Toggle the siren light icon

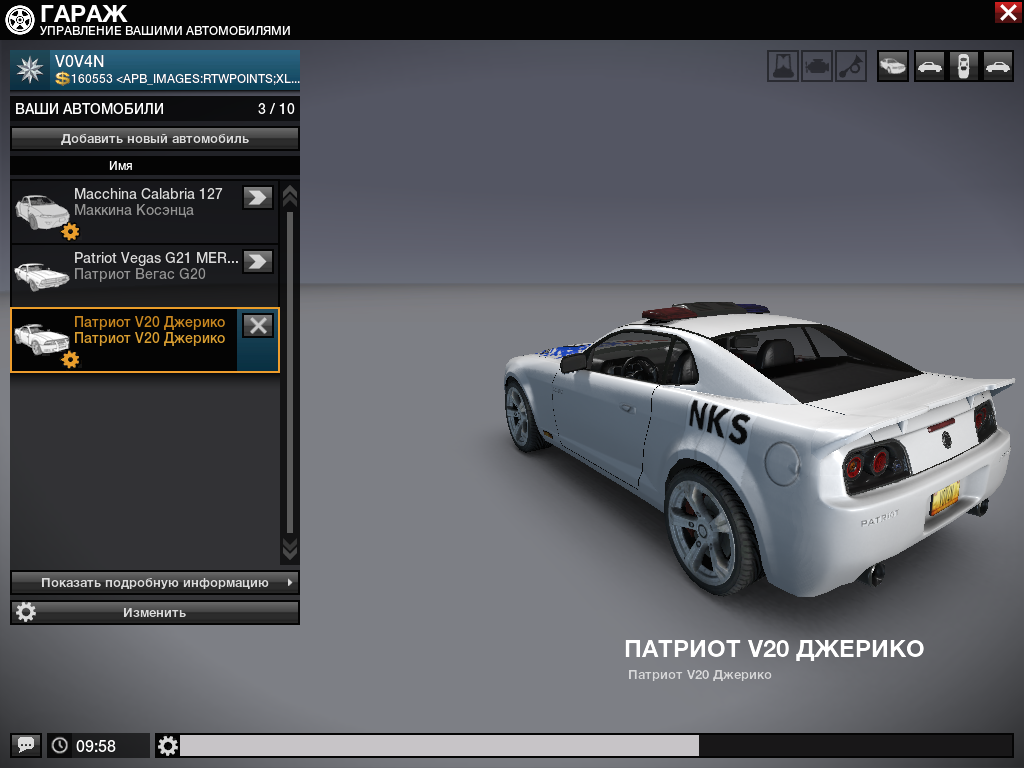click(x=783, y=66)
